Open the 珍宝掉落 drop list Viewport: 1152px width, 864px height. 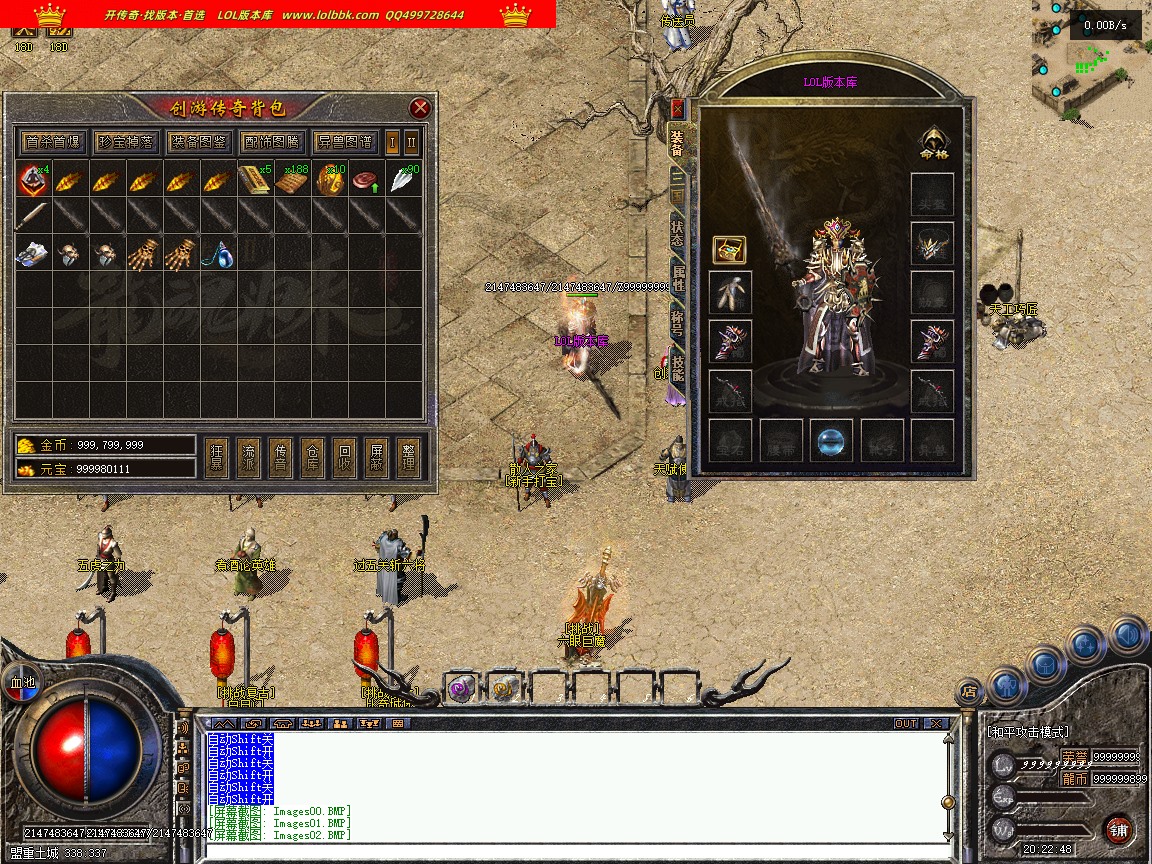coord(125,142)
